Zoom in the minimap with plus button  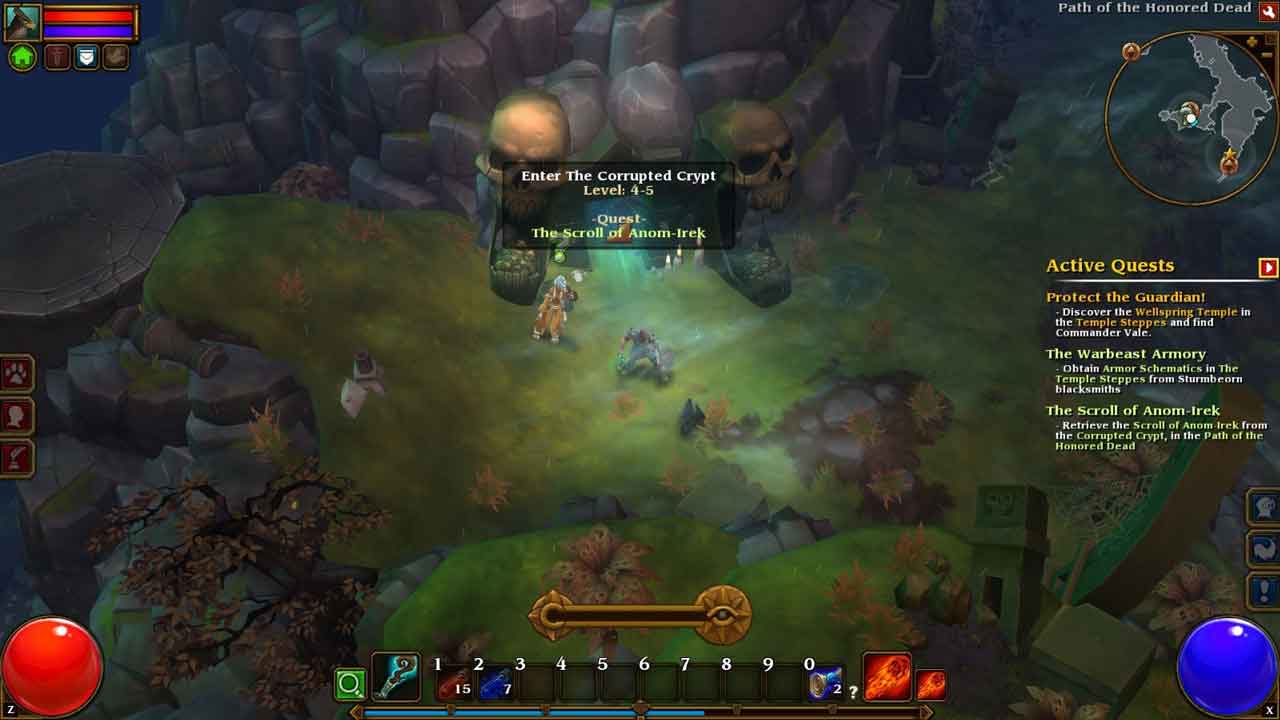pyautogui.click(x=1253, y=42)
